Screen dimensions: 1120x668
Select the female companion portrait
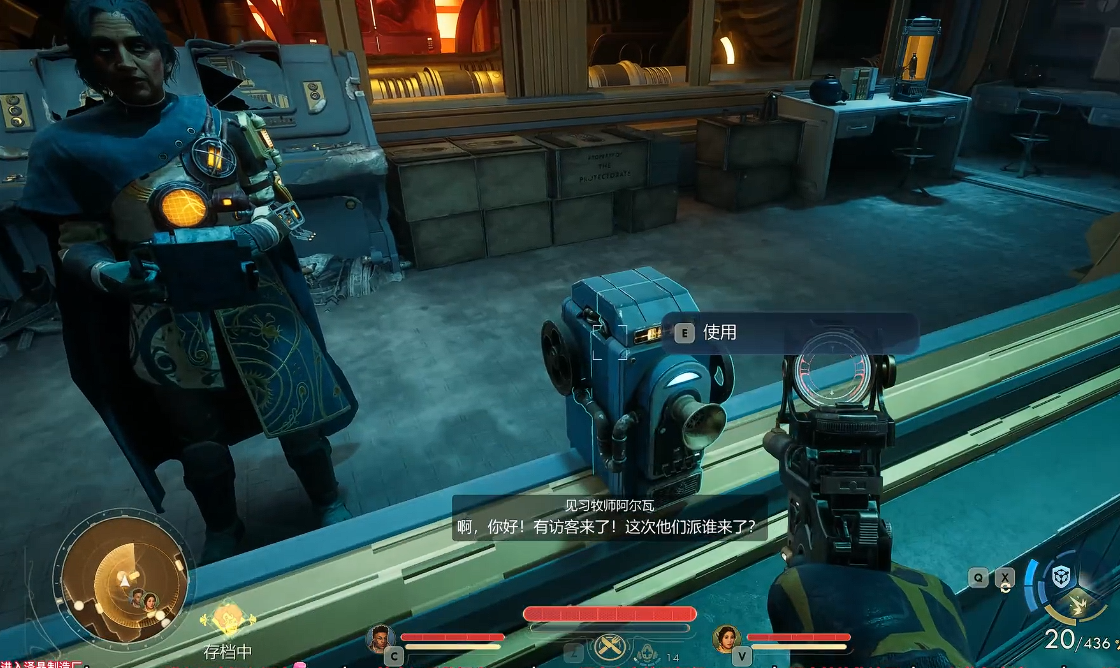coord(726,637)
